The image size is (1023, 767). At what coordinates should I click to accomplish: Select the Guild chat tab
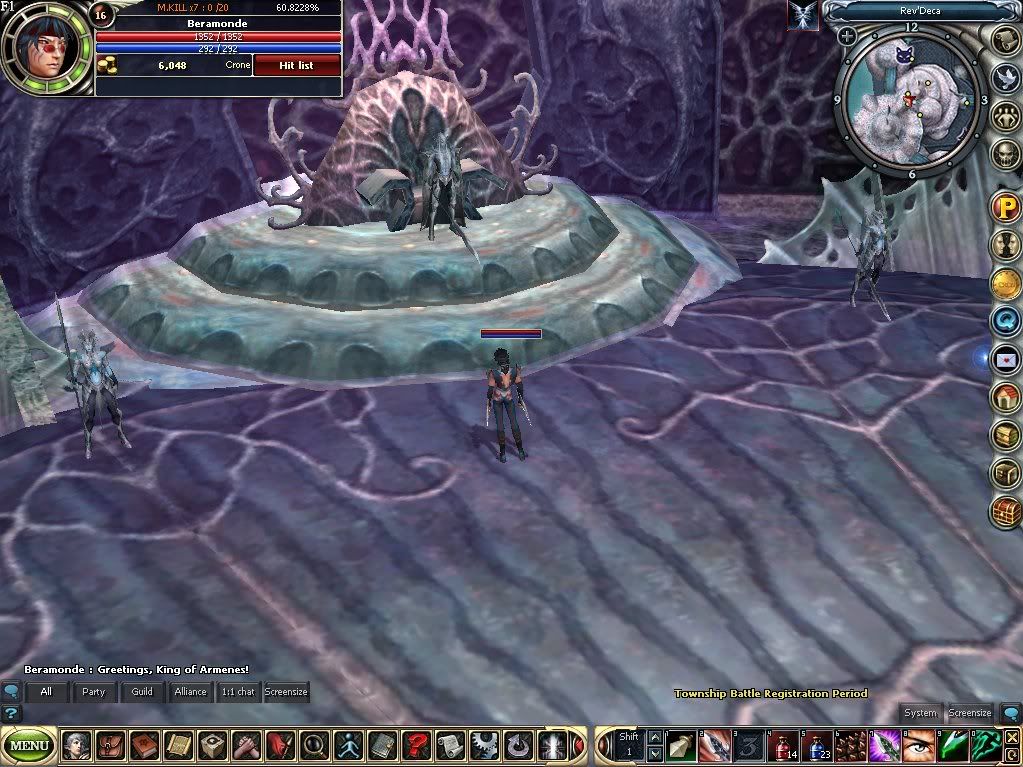coord(142,691)
